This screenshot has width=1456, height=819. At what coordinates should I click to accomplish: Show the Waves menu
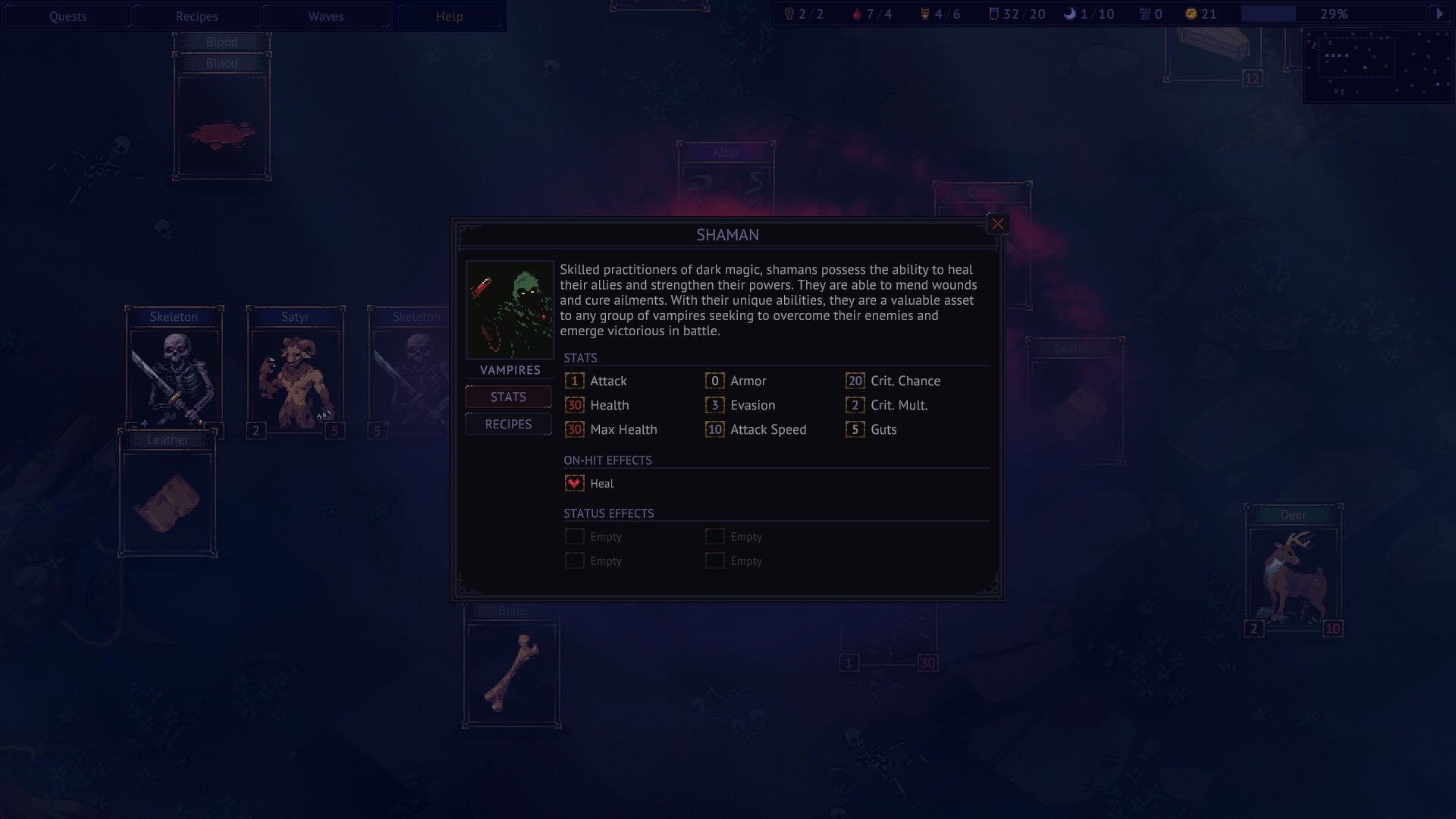pos(325,16)
